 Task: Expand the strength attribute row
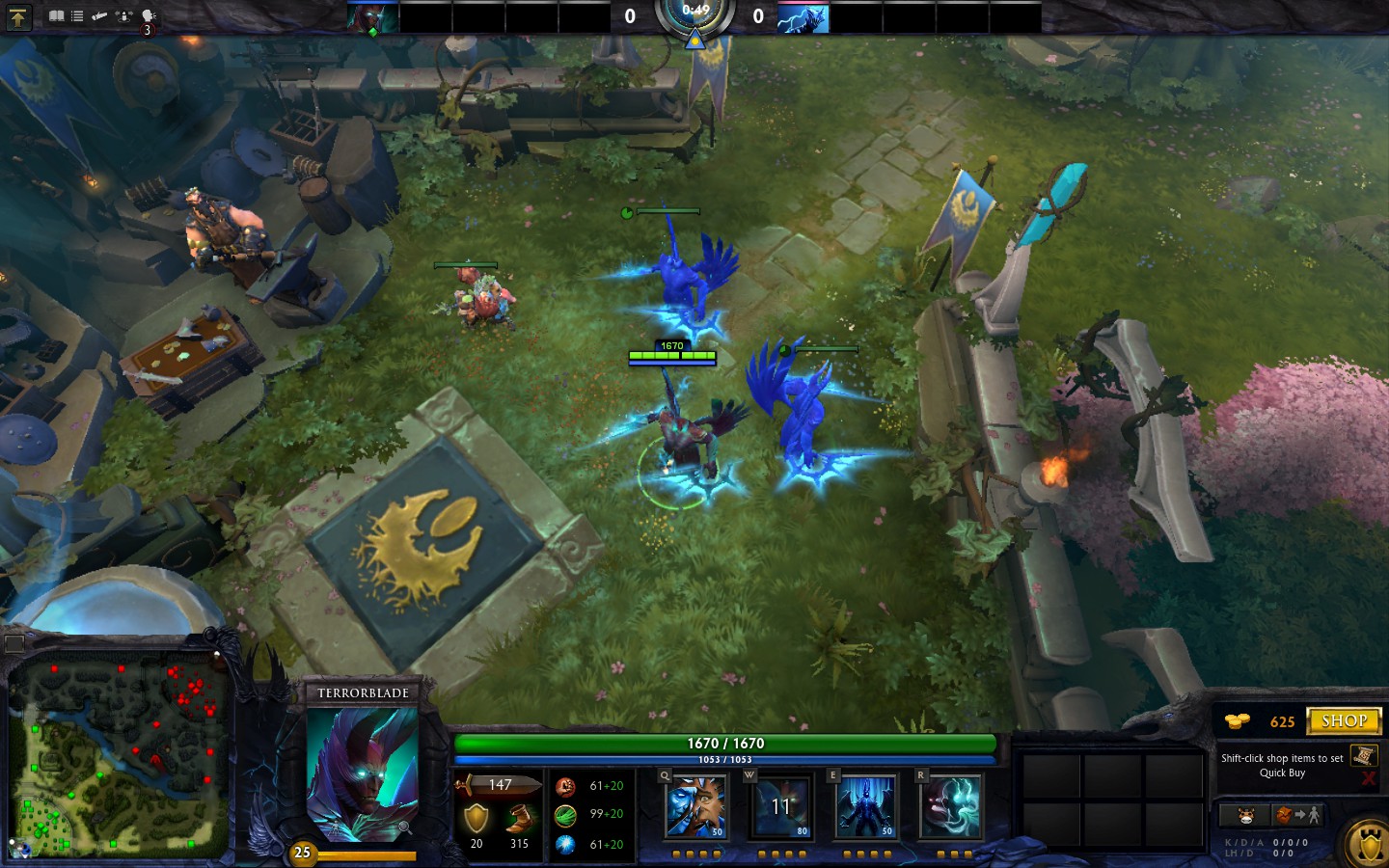click(x=567, y=785)
